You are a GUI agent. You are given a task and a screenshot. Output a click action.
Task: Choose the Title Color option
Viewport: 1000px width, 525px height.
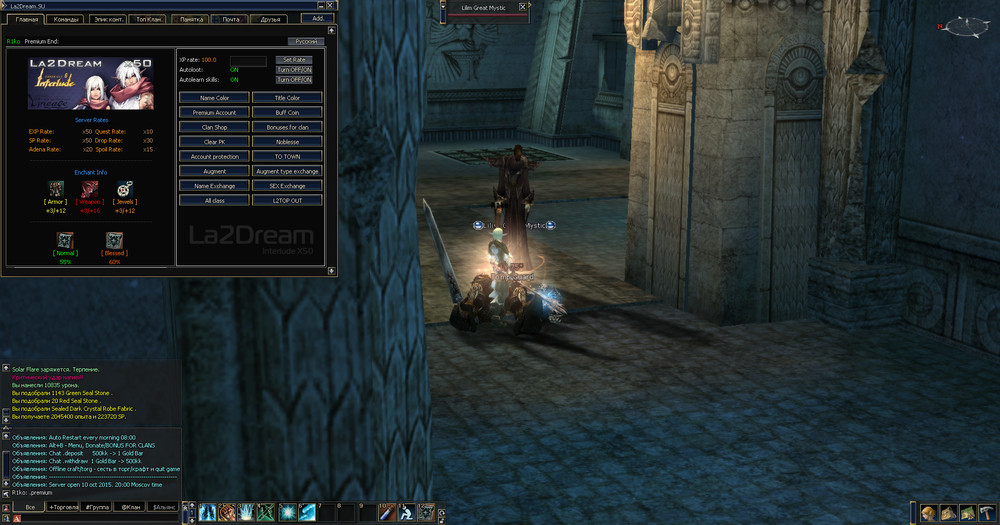tap(287, 98)
